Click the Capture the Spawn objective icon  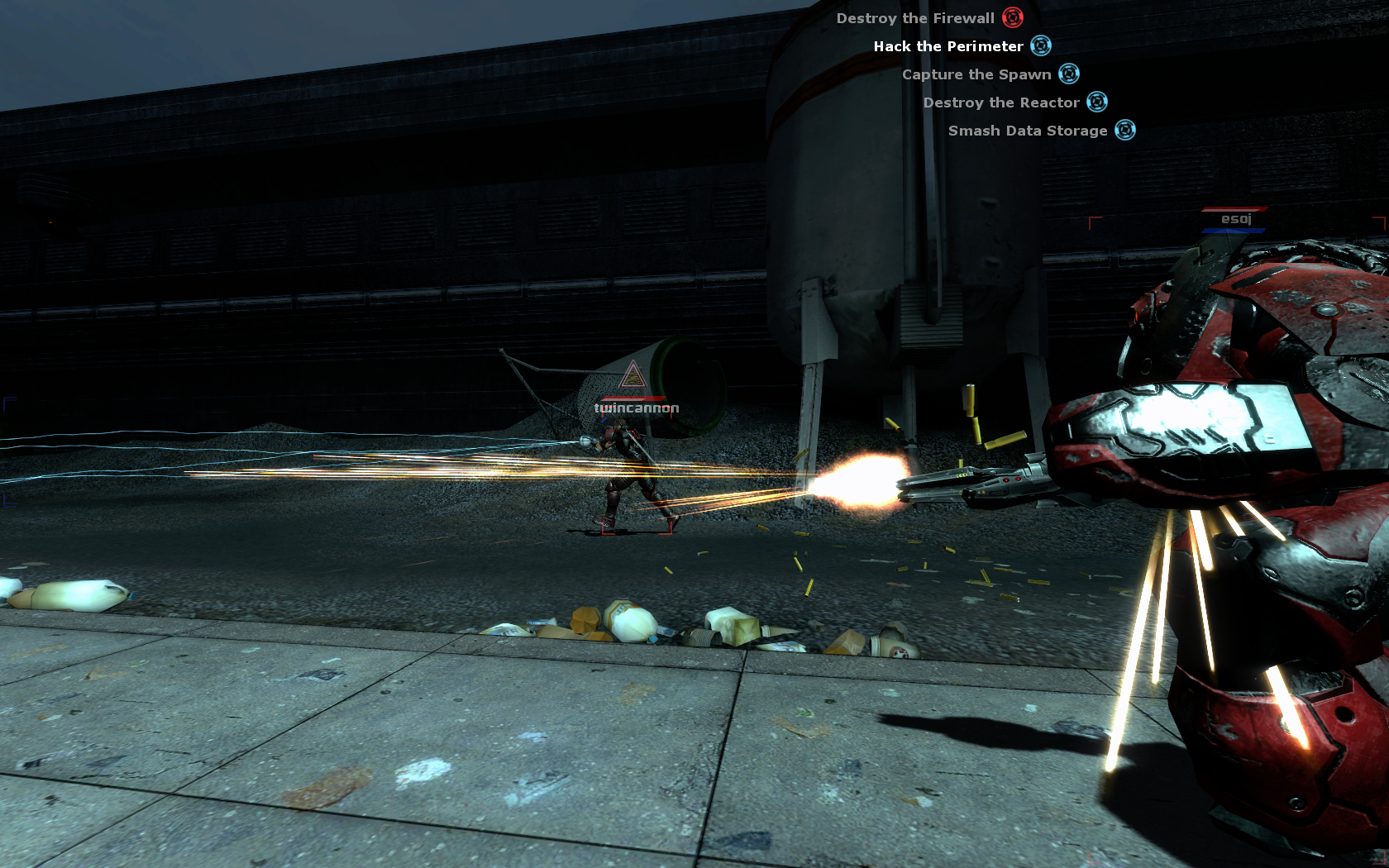coord(1071,74)
